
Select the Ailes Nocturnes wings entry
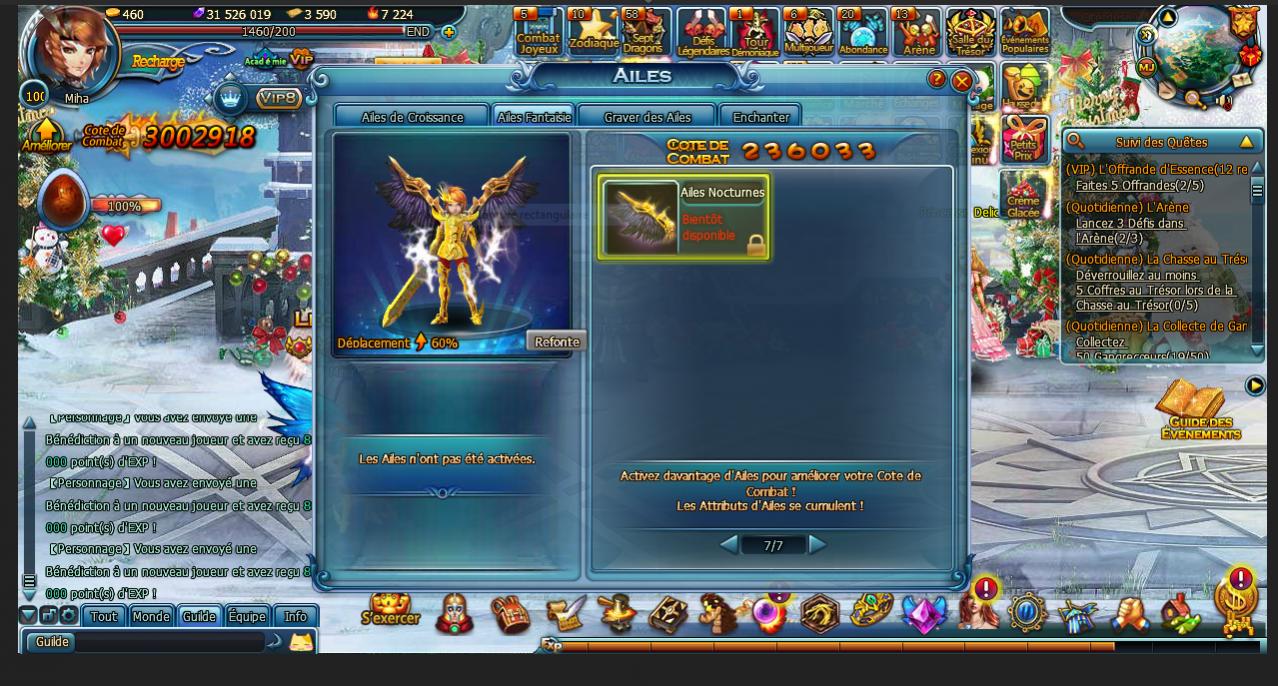(684, 217)
